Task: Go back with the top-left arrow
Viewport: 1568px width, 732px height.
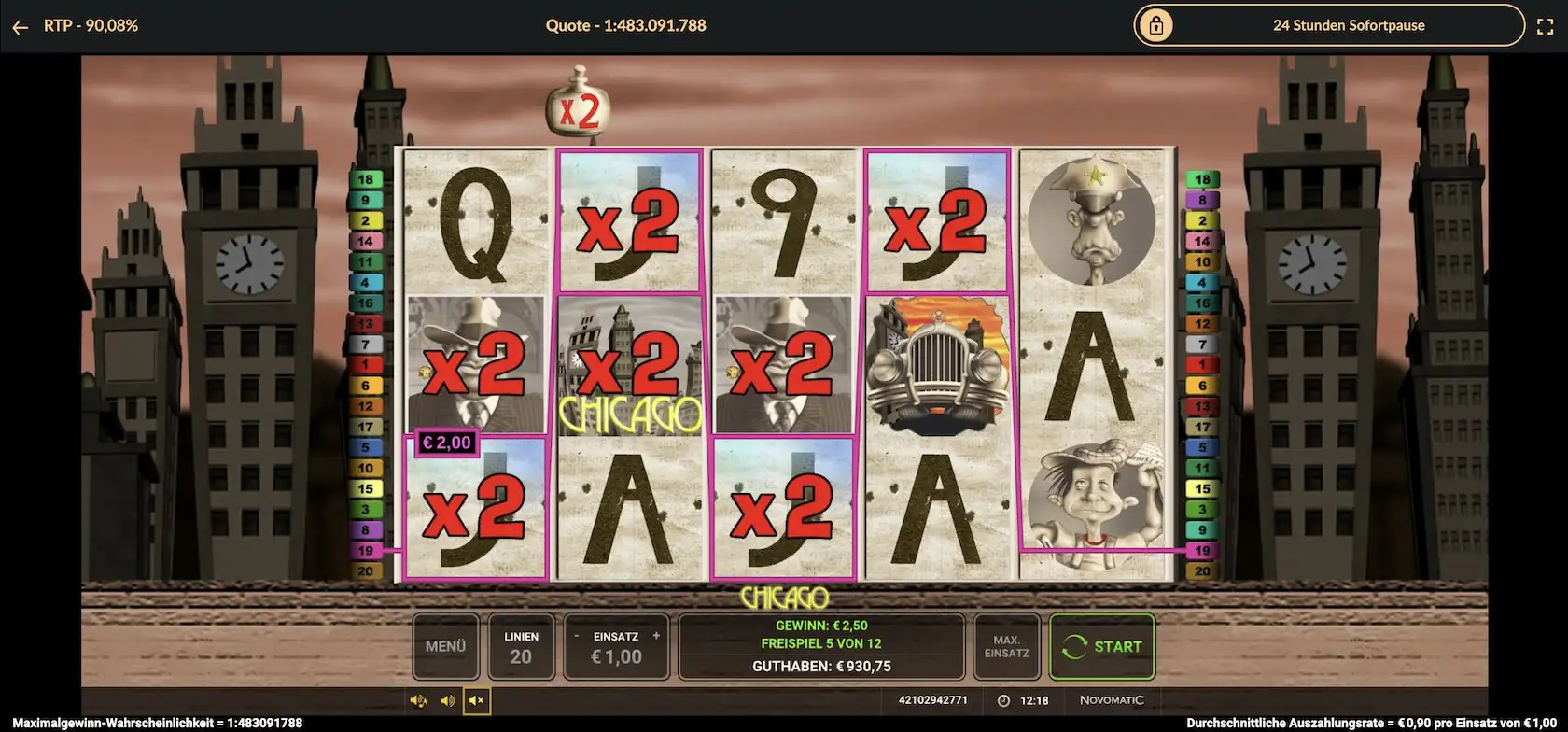Action: coord(21,27)
